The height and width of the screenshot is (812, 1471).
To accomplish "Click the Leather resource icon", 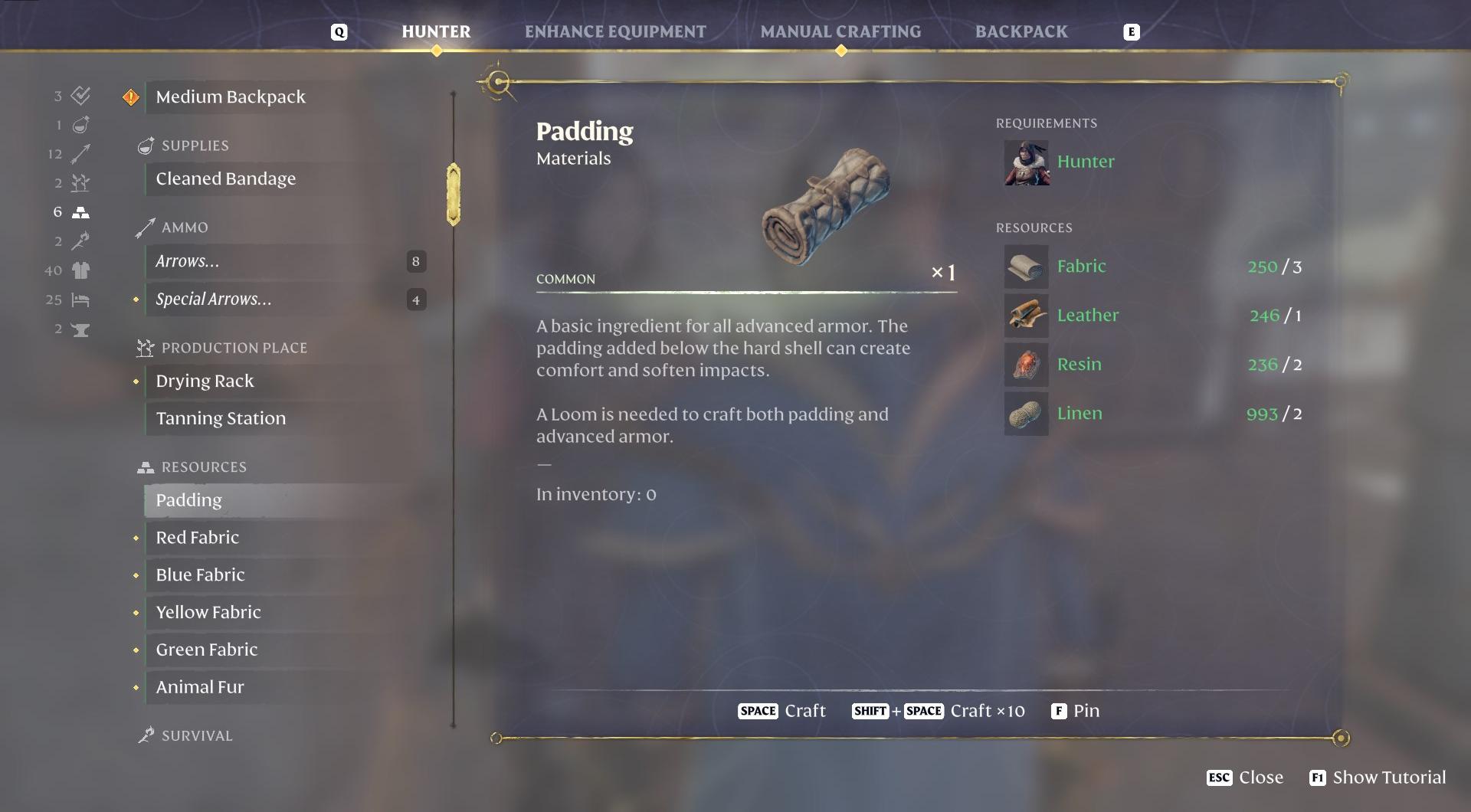I will (1026, 315).
